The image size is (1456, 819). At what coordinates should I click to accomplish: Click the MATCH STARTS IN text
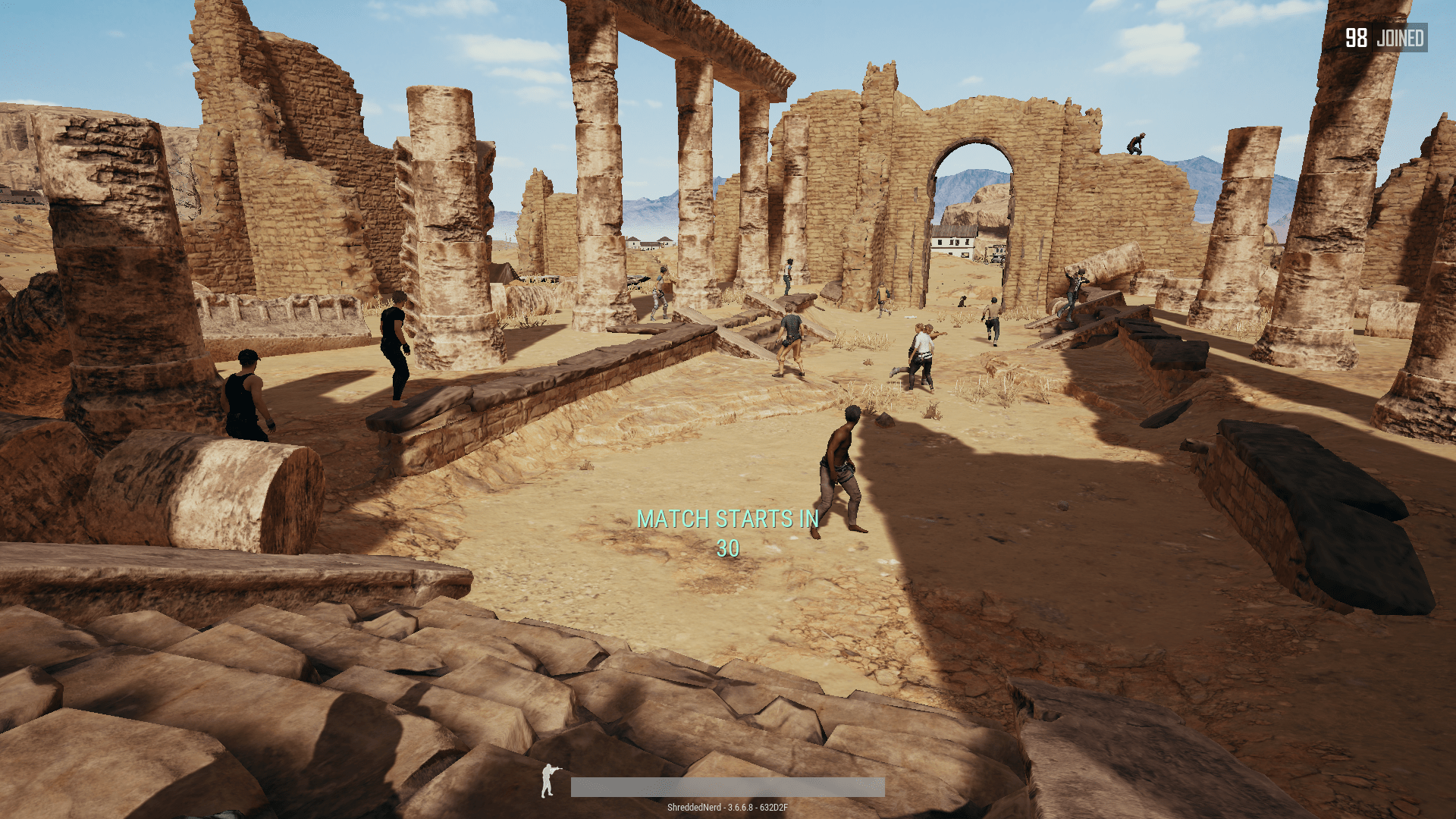(729, 519)
